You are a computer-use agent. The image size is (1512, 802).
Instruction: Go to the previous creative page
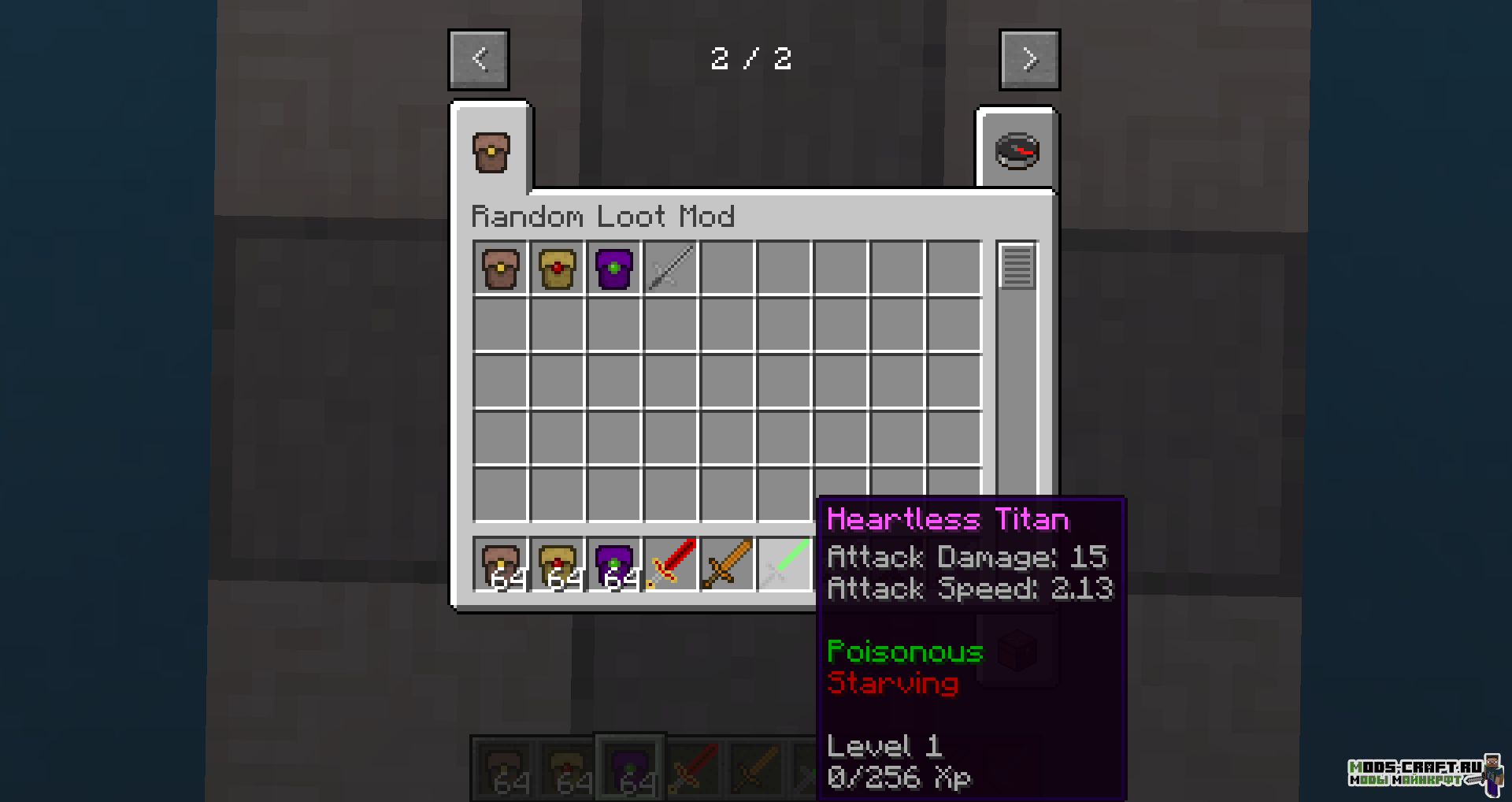pyautogui.click(x=479, y=60)
